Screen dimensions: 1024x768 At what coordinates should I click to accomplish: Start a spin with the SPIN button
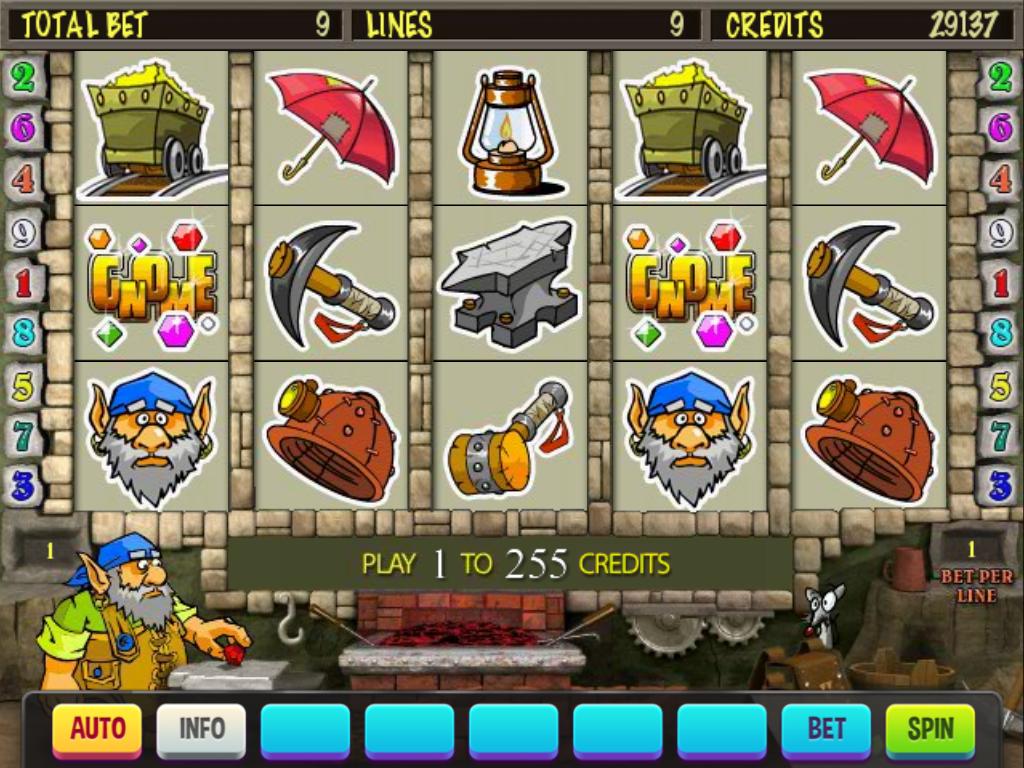(930, 730)
